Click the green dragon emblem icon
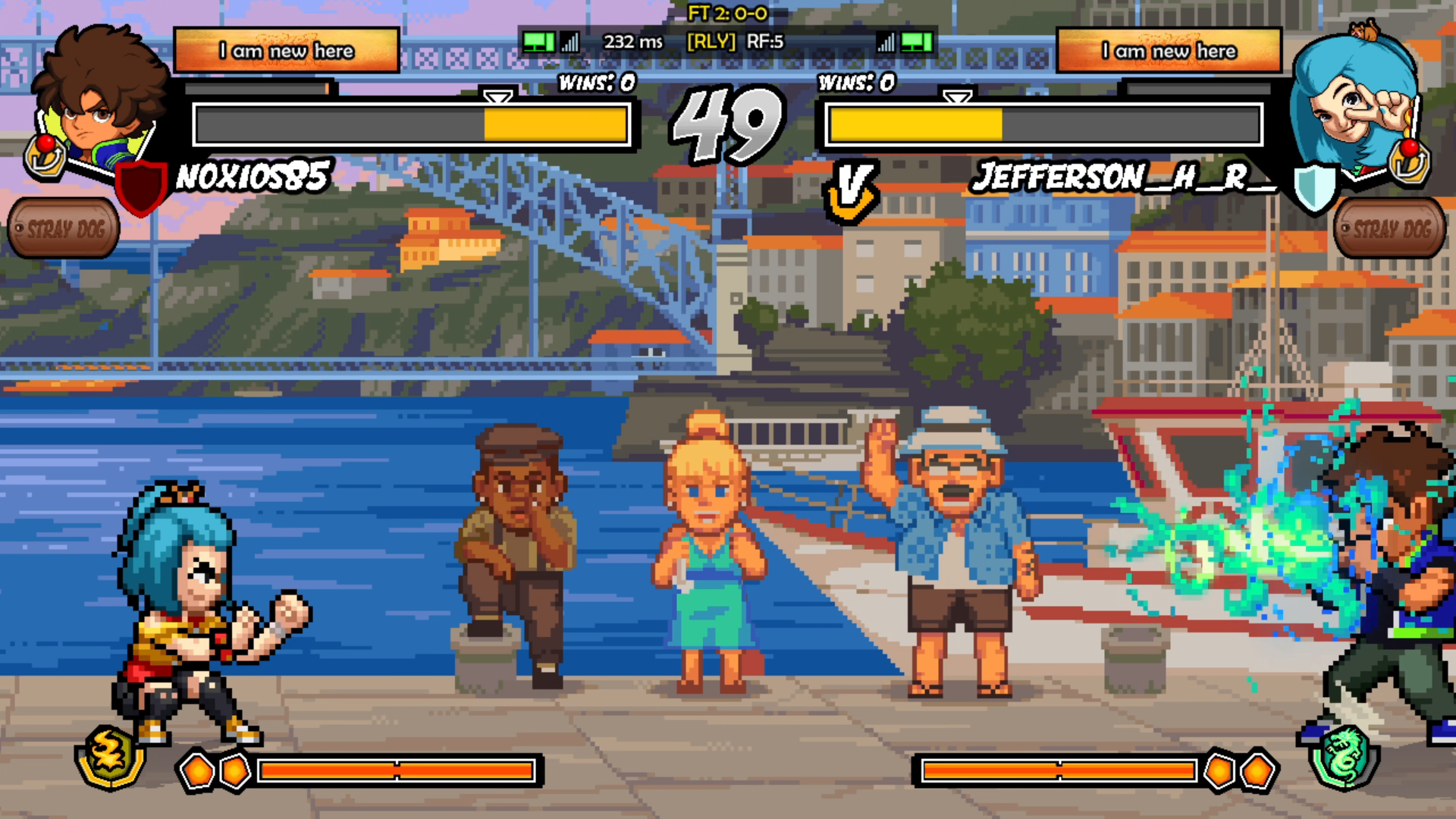Screen dimensions: 1456x819 pyautogui.click(x=1345, y=756)
